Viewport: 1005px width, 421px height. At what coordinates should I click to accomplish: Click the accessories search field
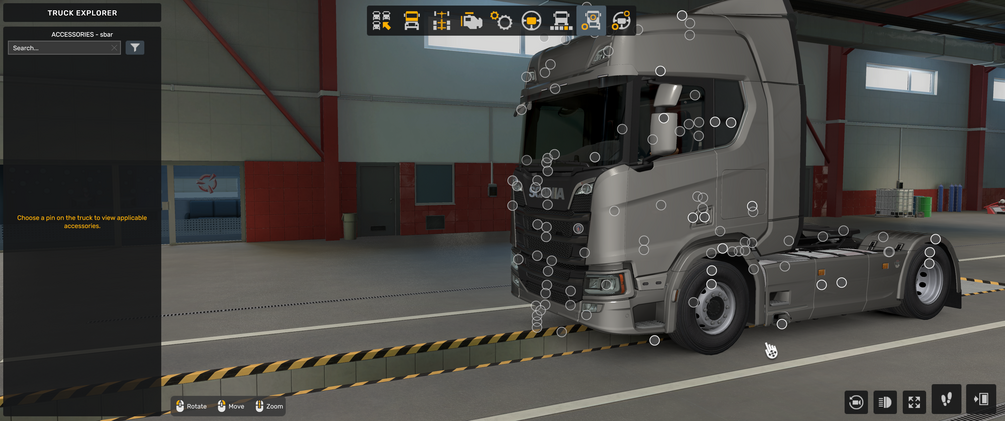point(60,48)
